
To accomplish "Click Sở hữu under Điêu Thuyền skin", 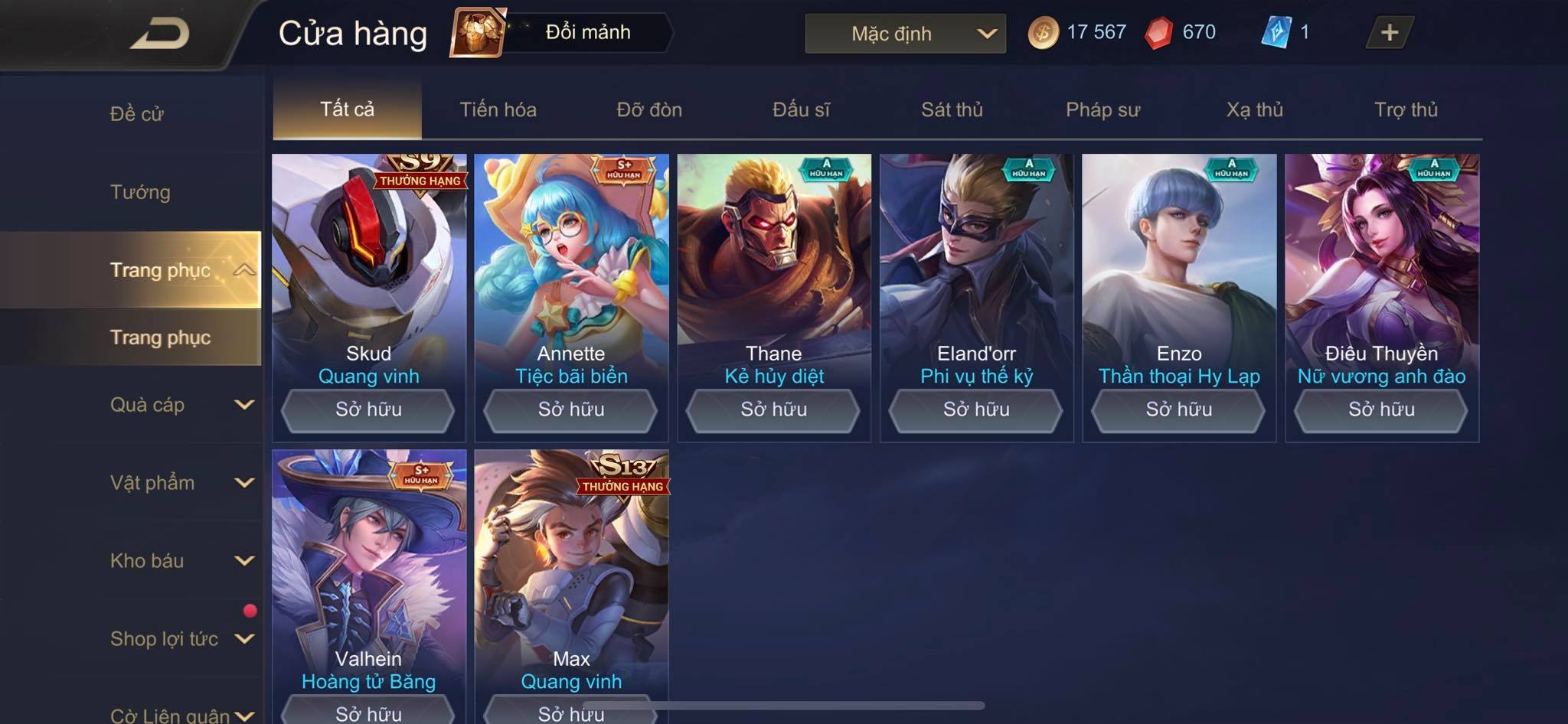I will click(x=1381, y=409).
